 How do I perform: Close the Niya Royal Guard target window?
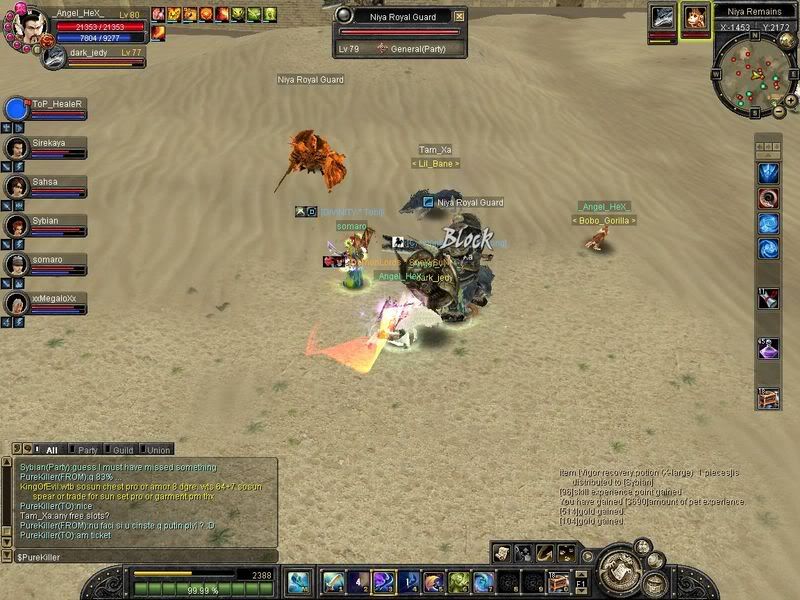click(x=459, y=16)
